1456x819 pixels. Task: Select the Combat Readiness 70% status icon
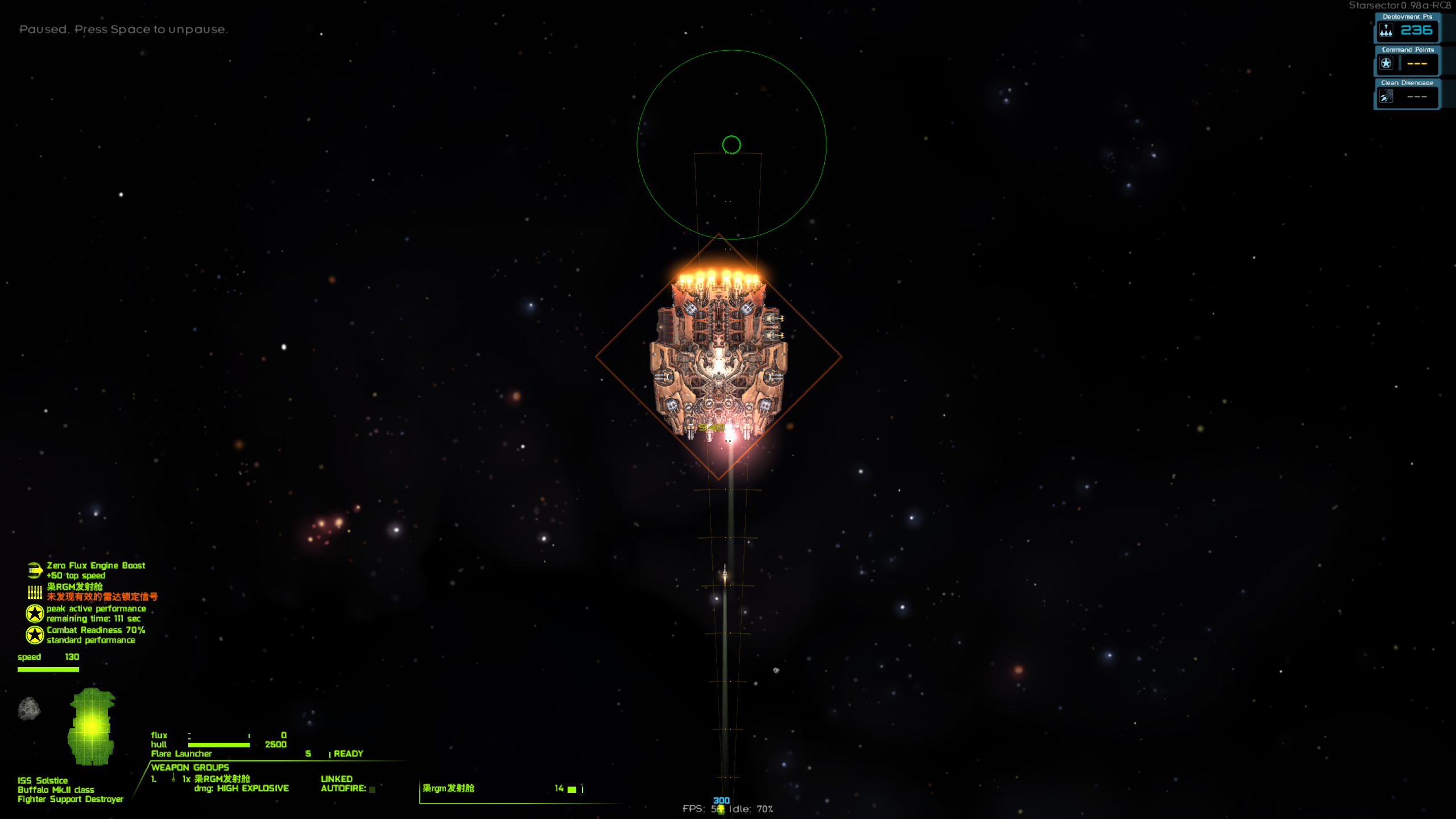click(x=35, y=635)
